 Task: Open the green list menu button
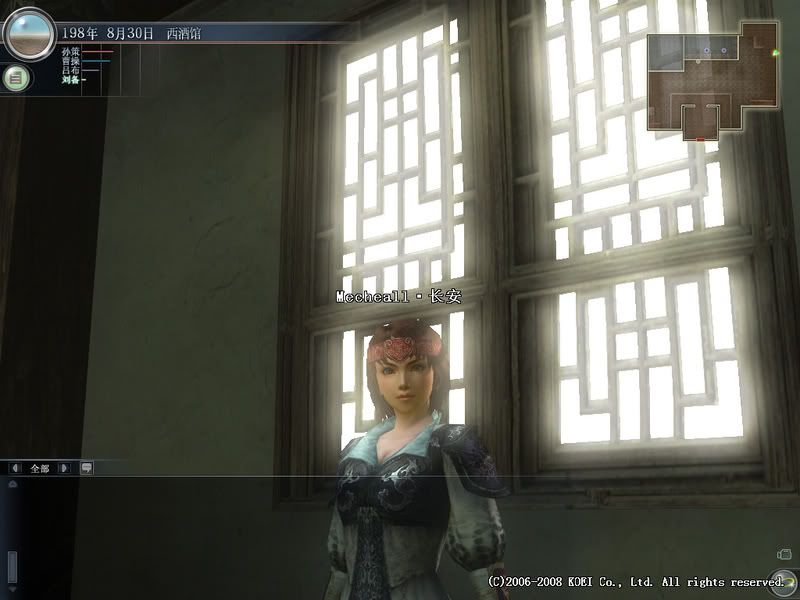coord(15,78)
